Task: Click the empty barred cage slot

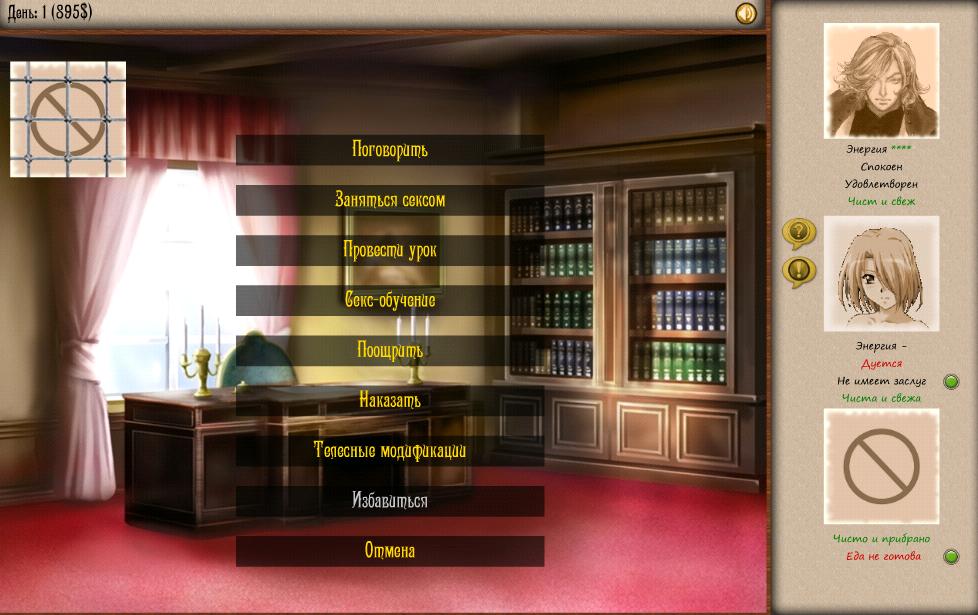Action: 68,119
